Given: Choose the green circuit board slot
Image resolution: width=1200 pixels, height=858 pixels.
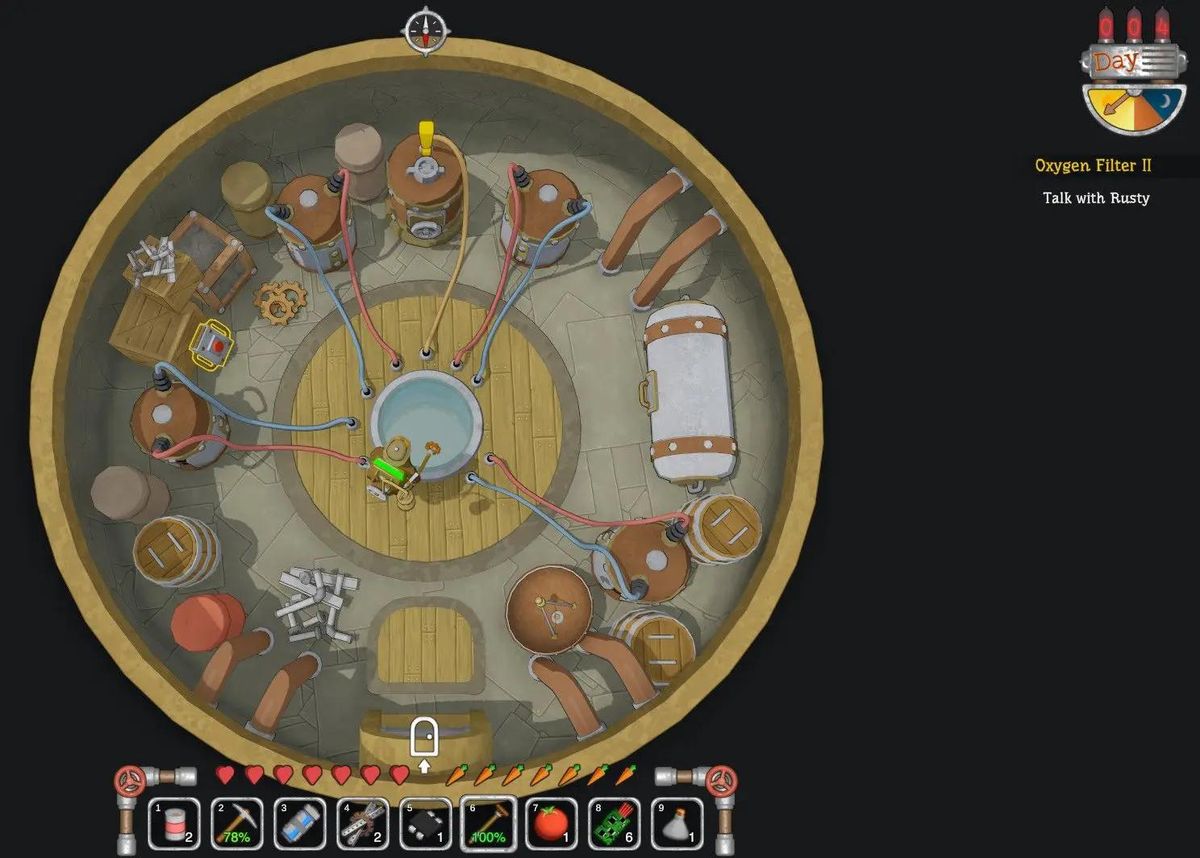Looking at the screenshot, I should pyautogui.click(x=615, y=823).
